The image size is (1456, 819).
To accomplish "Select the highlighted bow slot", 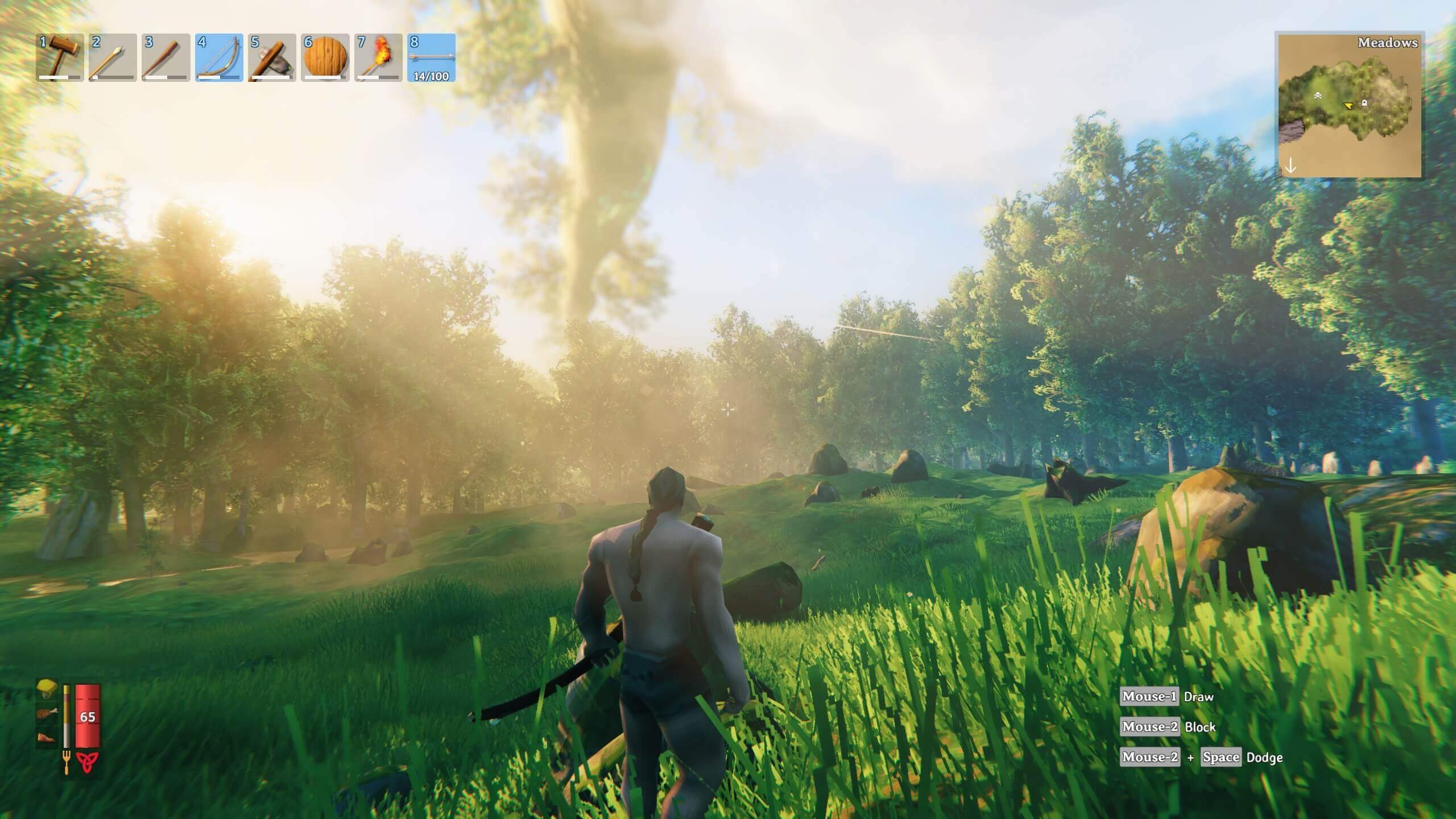I will click(219, 57).
